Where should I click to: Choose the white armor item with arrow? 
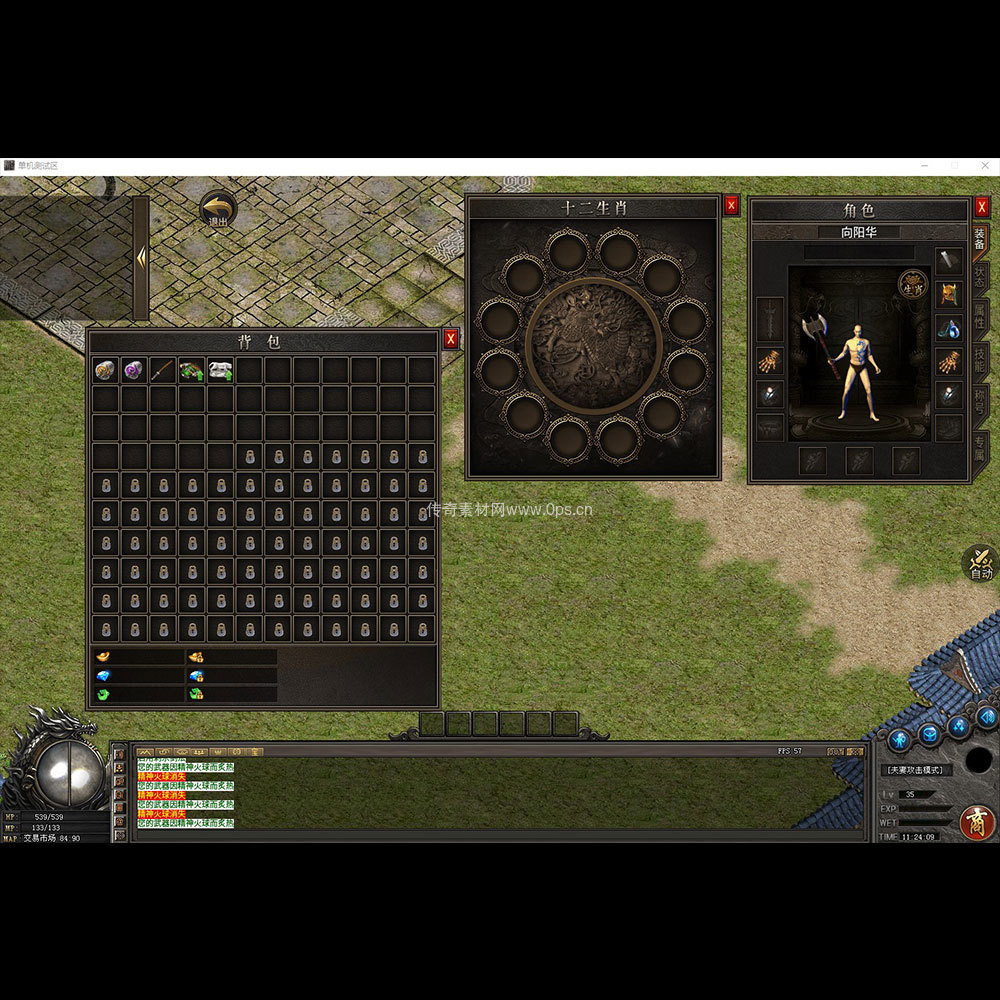(220, 371)
